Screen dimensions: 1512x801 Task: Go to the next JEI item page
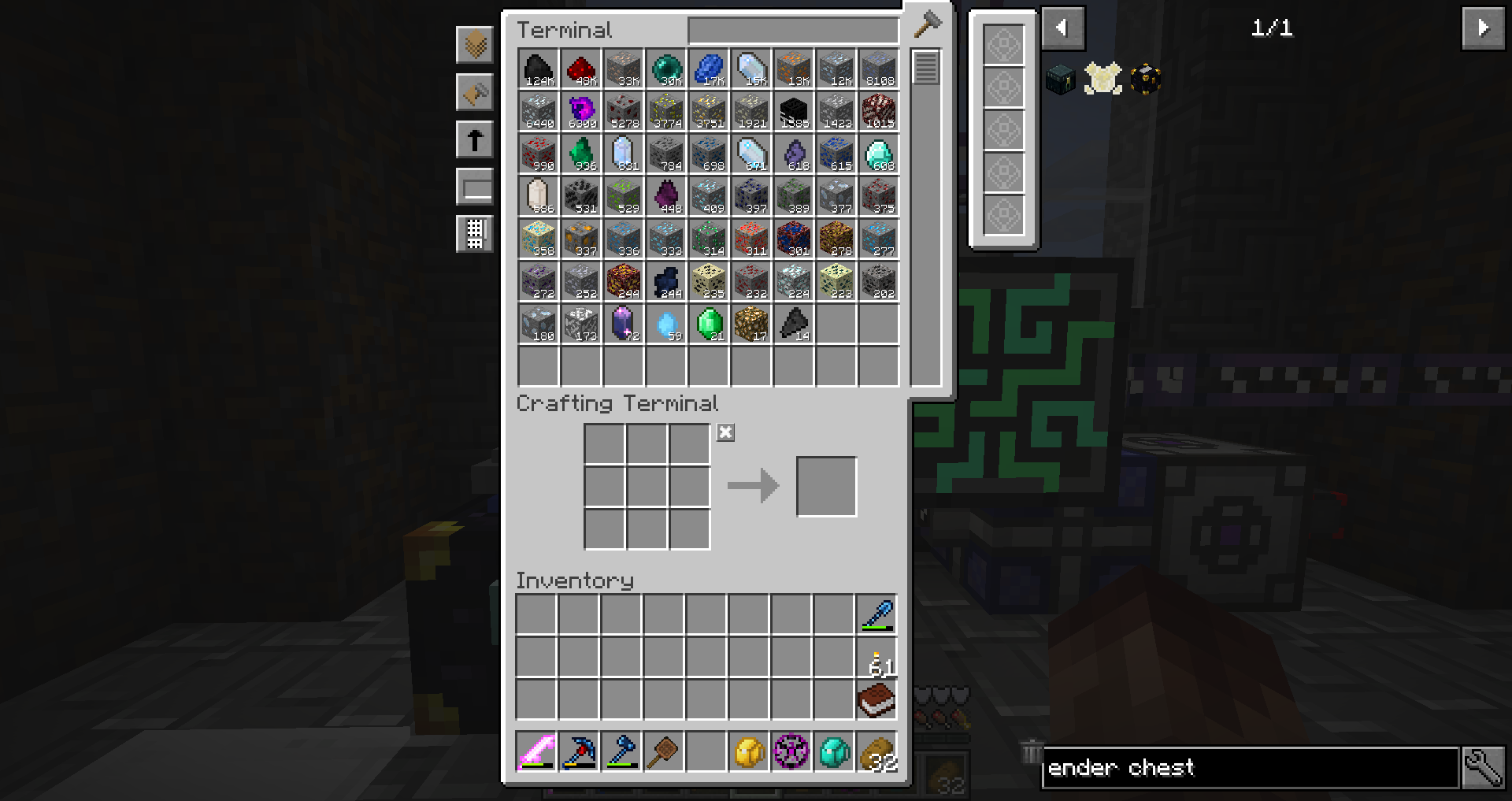point(1483,28)
